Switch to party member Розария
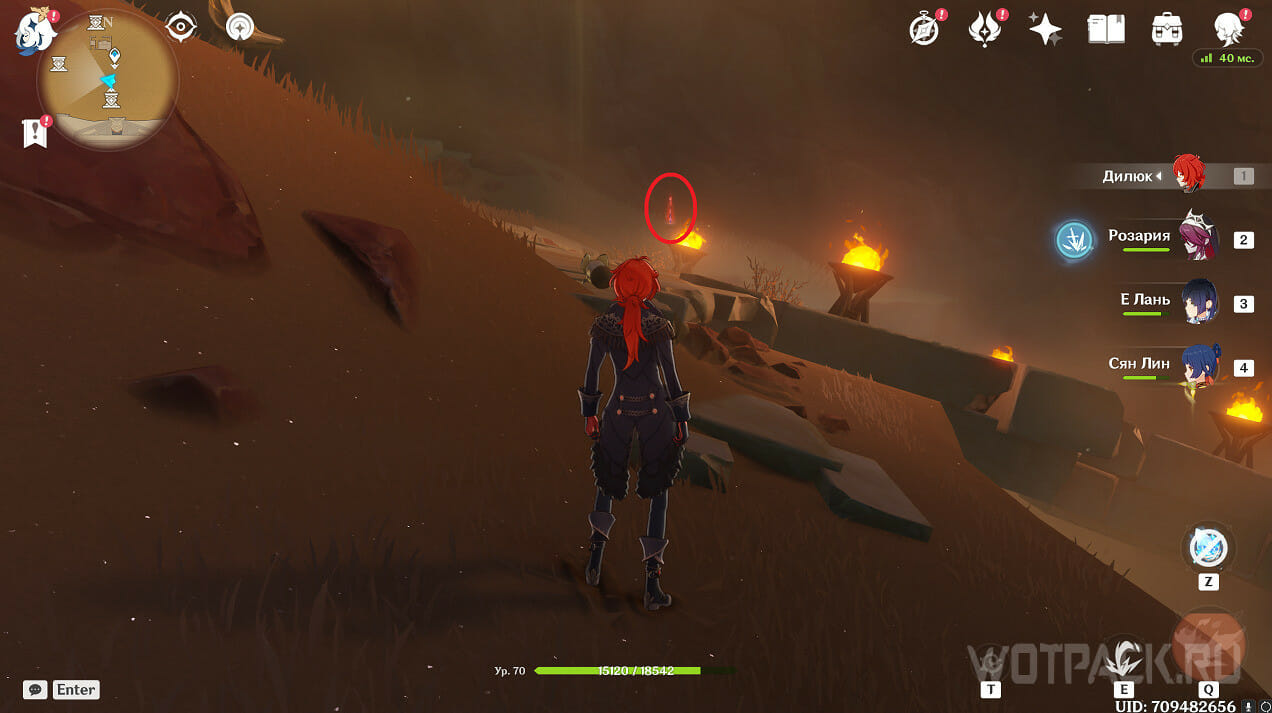The height and width of the screenshot is (713, 1272). [x=1193, y=238]
